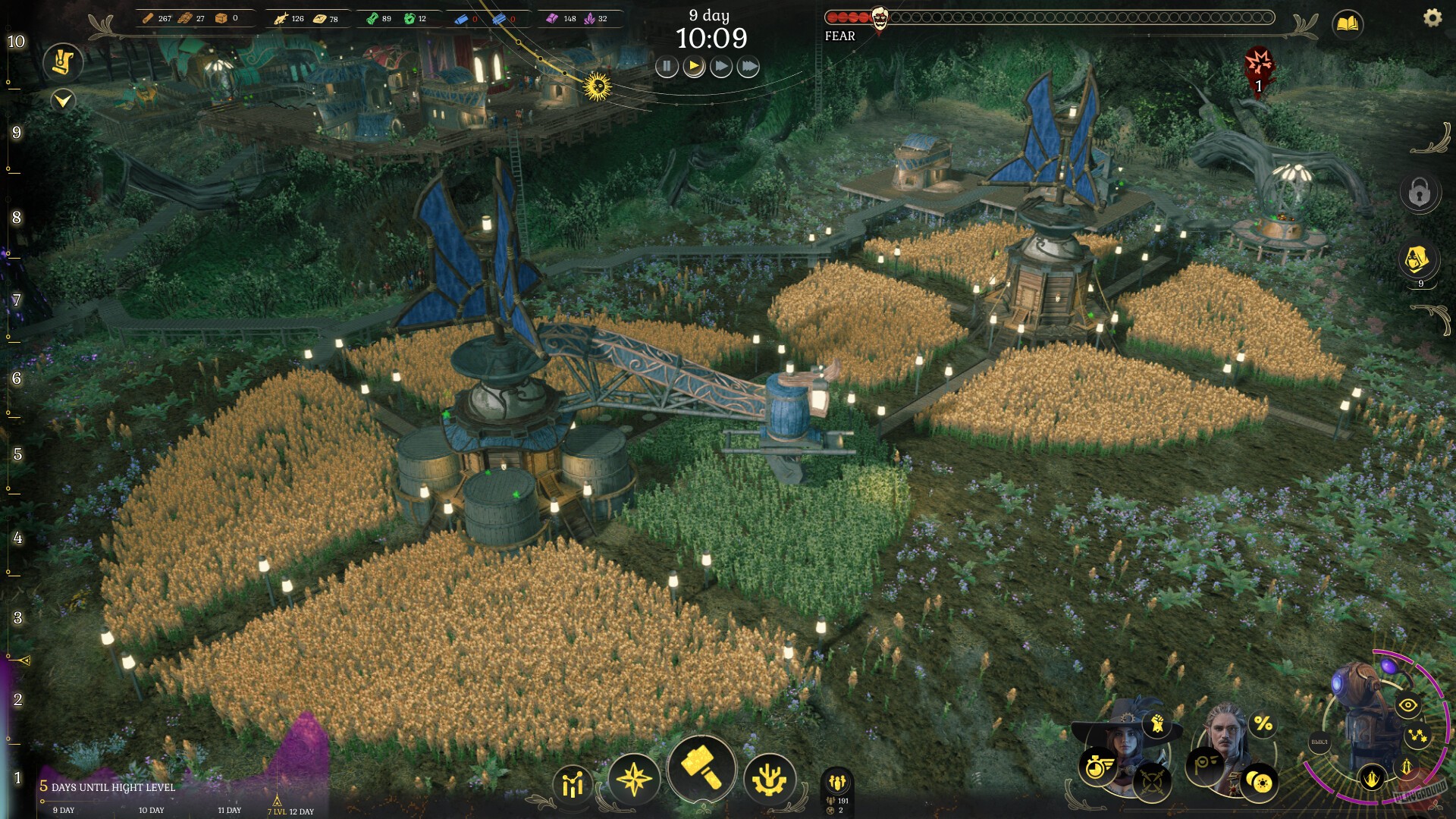Select the percent sign ability icon

[x=1263, y=724]
